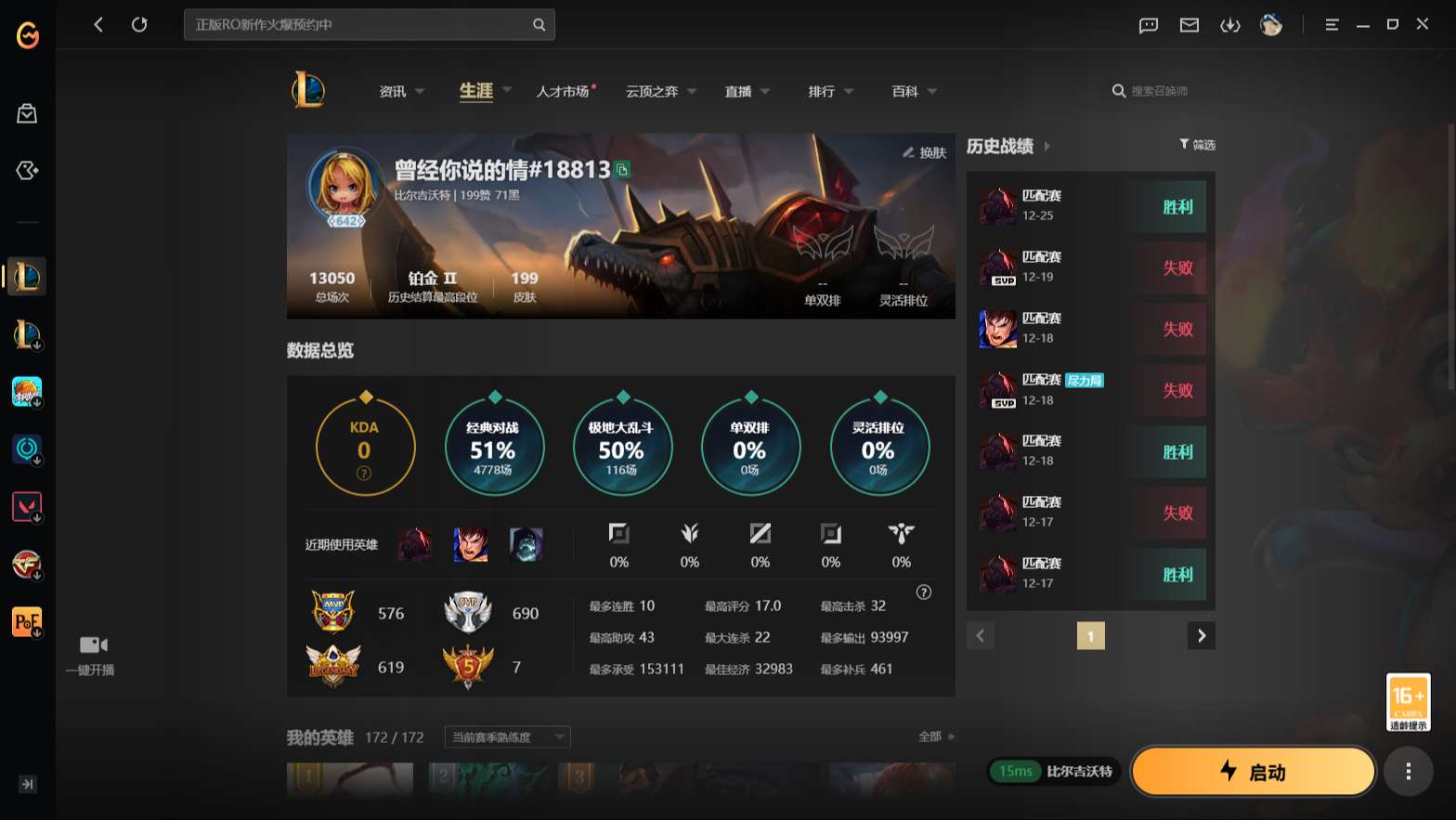Open the 筛选 filter for match history
The height and width of the screenshot is (820, 1456).
coord(1197,145)
